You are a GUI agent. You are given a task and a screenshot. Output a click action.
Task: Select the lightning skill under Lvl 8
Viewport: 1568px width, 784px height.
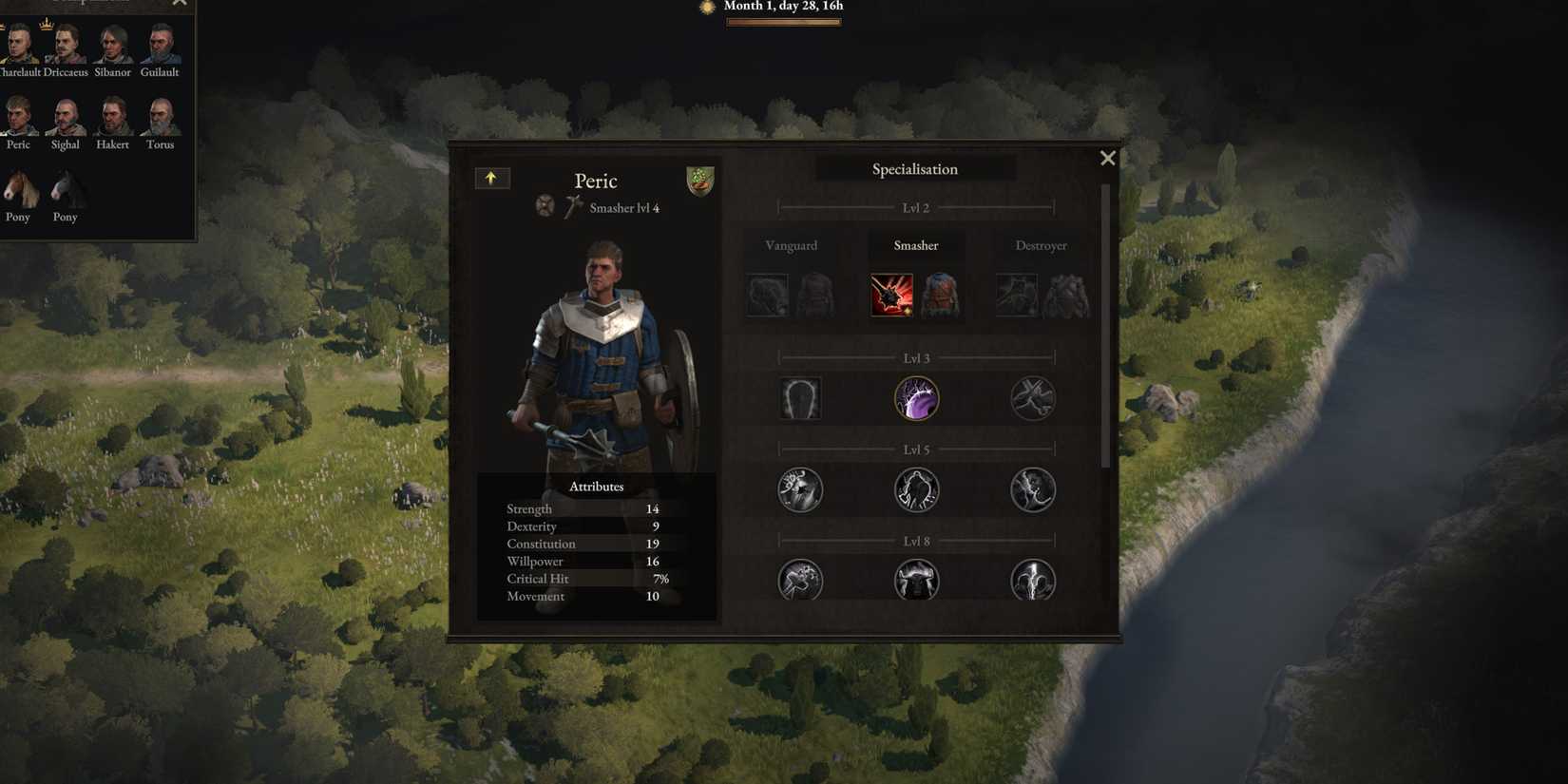pos(1033,580)
